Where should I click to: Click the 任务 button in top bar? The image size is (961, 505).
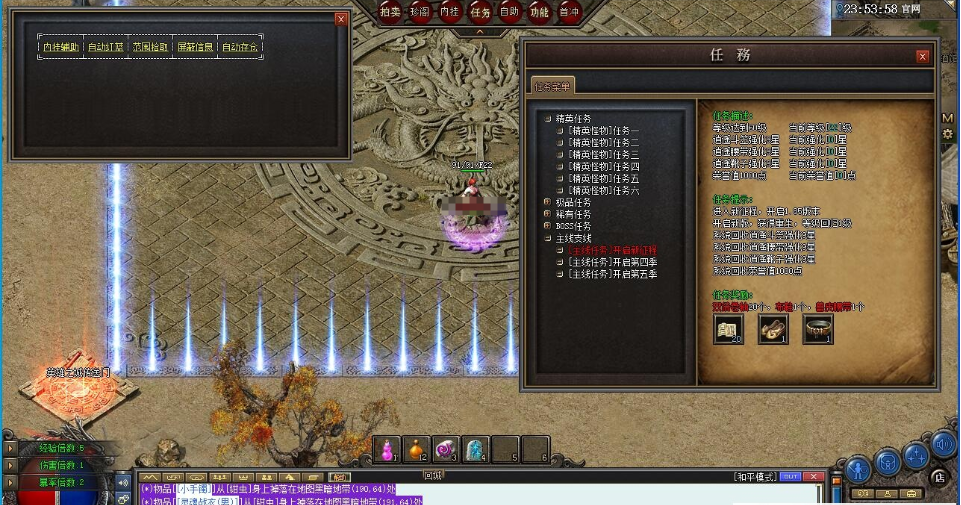click(x=480, y=12)
